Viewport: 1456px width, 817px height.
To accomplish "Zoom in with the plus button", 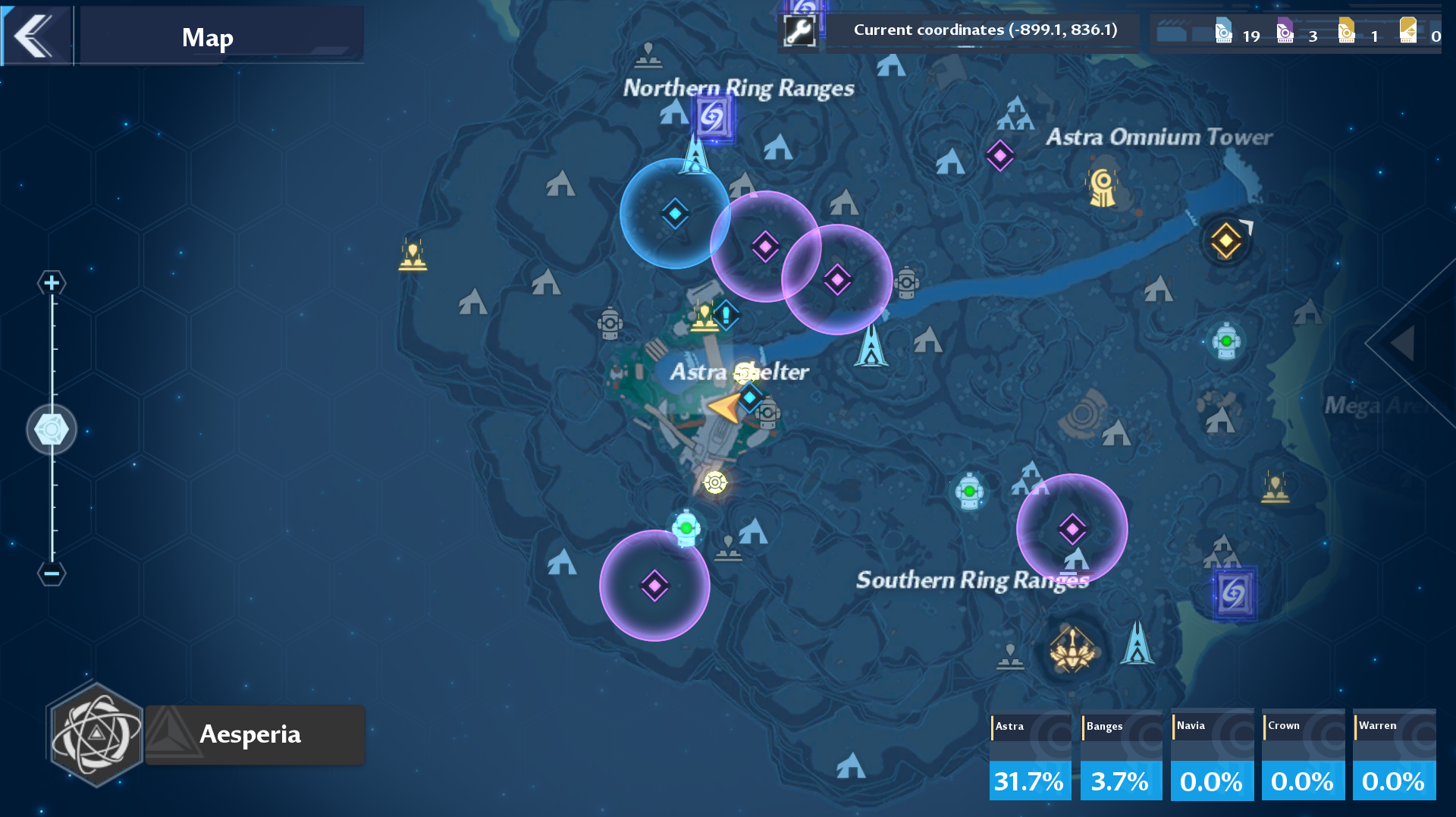I will pyautogui.click(x=52, y=283).
